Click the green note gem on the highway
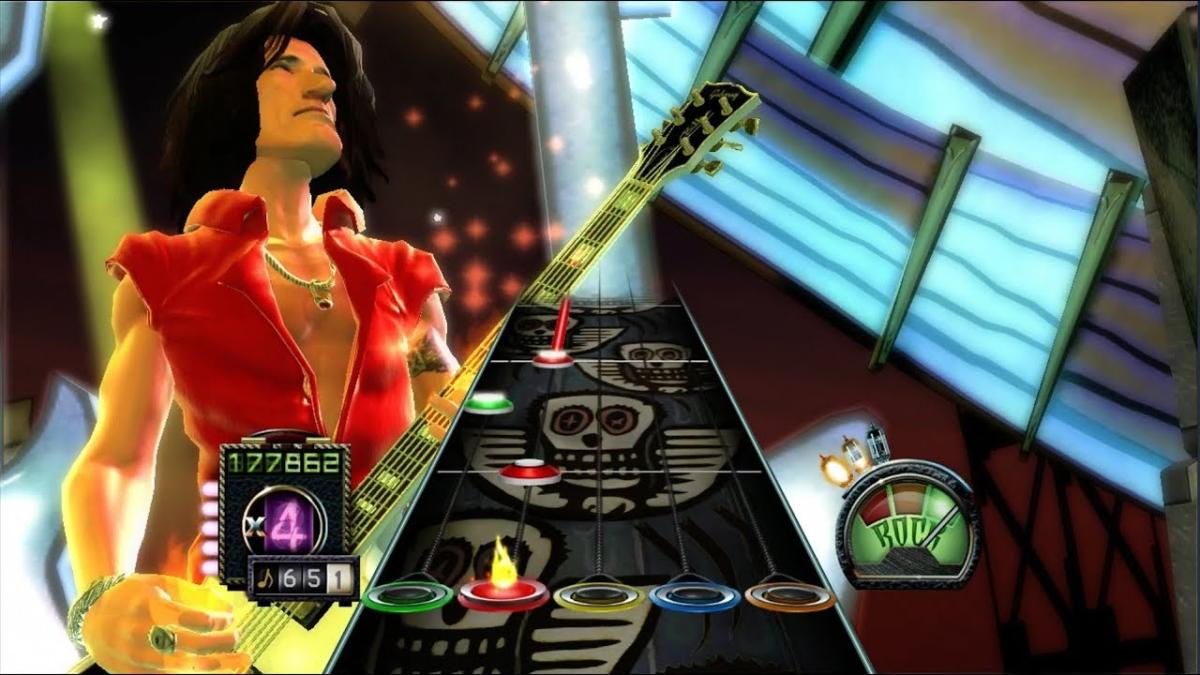 [488, 403]
